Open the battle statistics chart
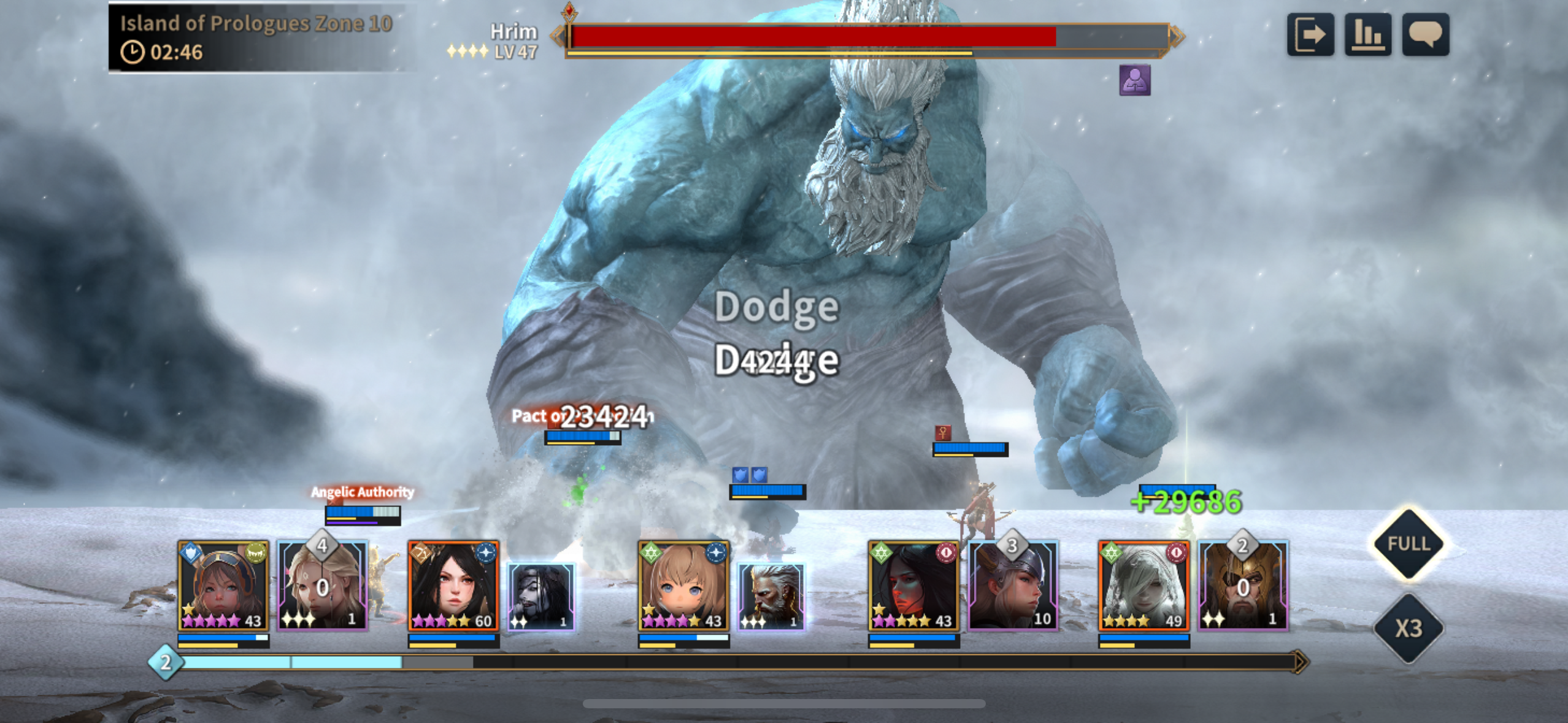The width and height of the screenshot is (1568, 723). click(1367, 34)
